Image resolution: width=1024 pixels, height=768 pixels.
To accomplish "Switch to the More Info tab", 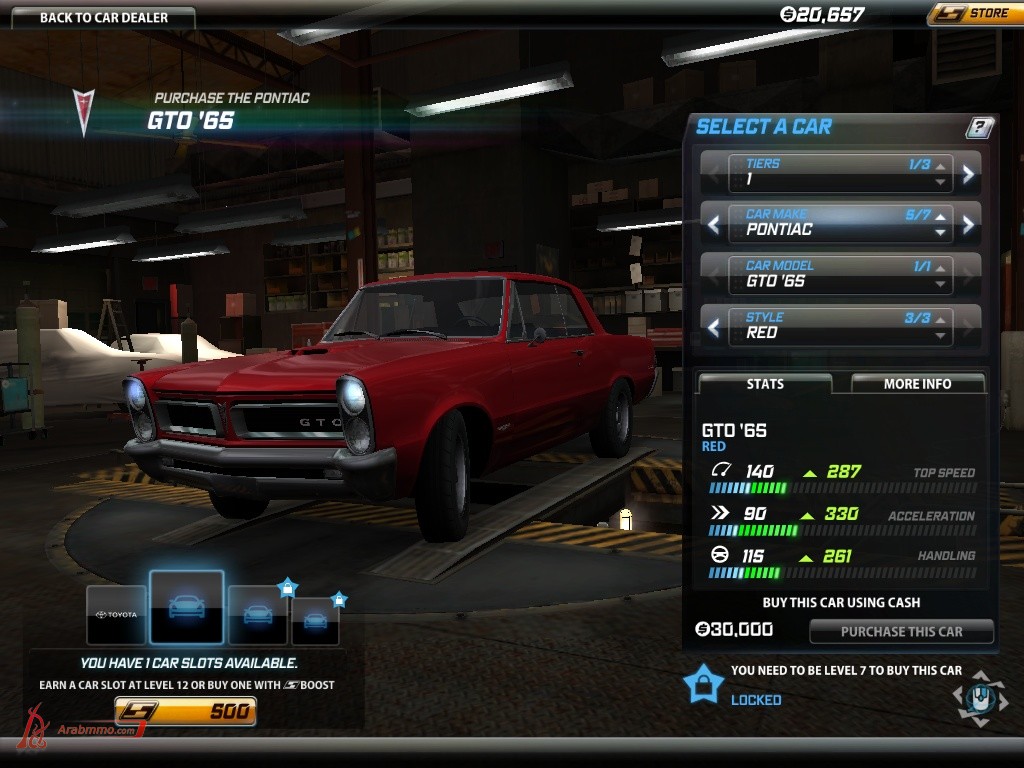I will [917, 384].
